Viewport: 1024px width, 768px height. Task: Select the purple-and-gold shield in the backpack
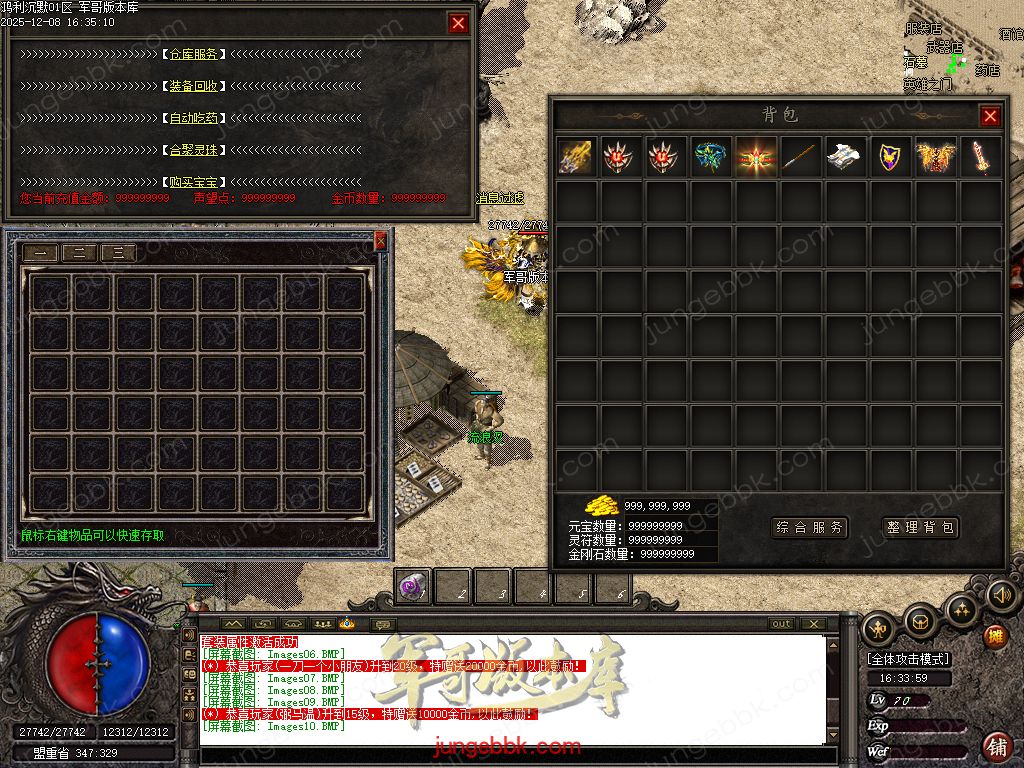(890, 157)
